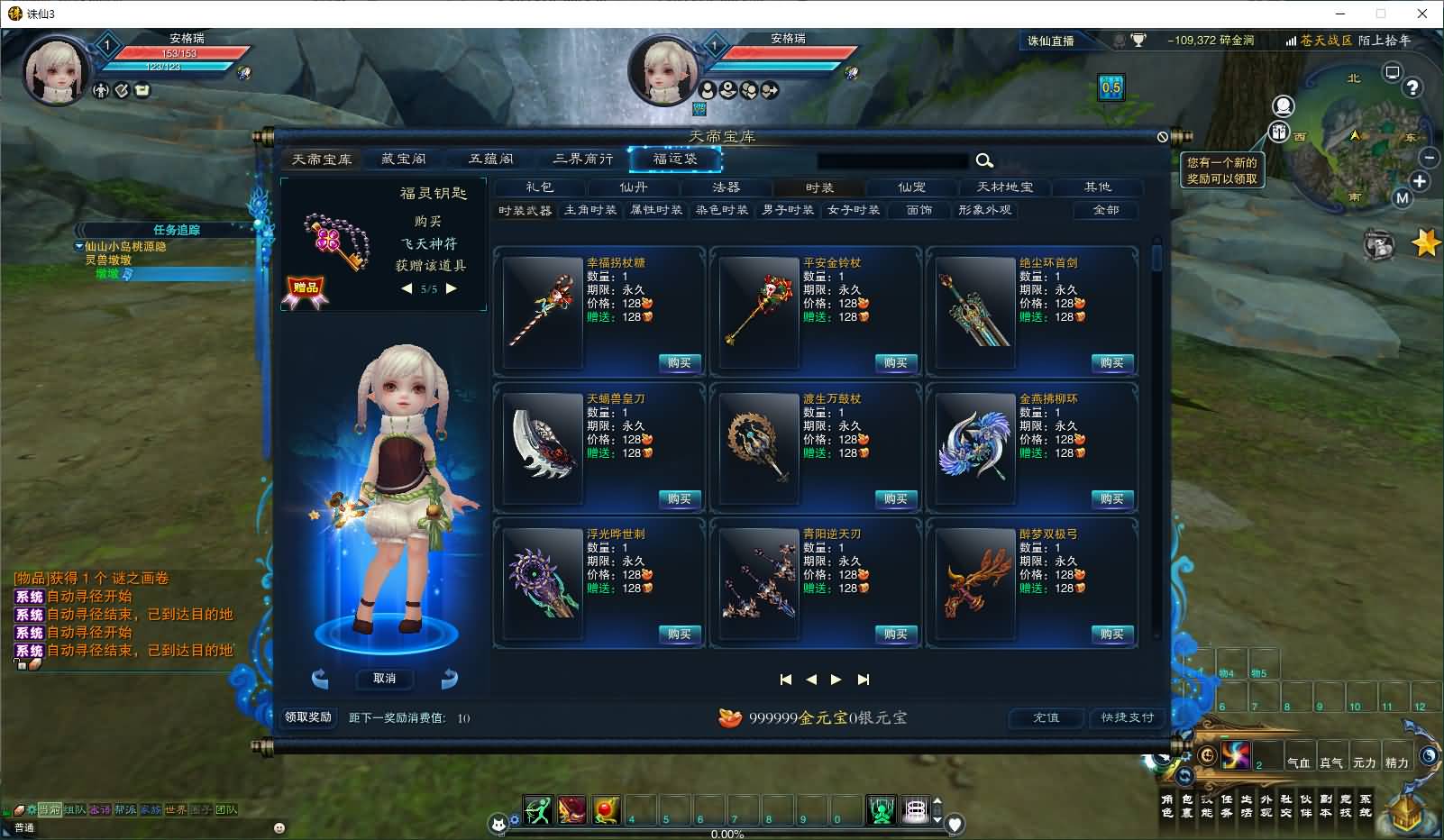Go to the next shop page
The image size is (1444, 840).
(836, 680)
